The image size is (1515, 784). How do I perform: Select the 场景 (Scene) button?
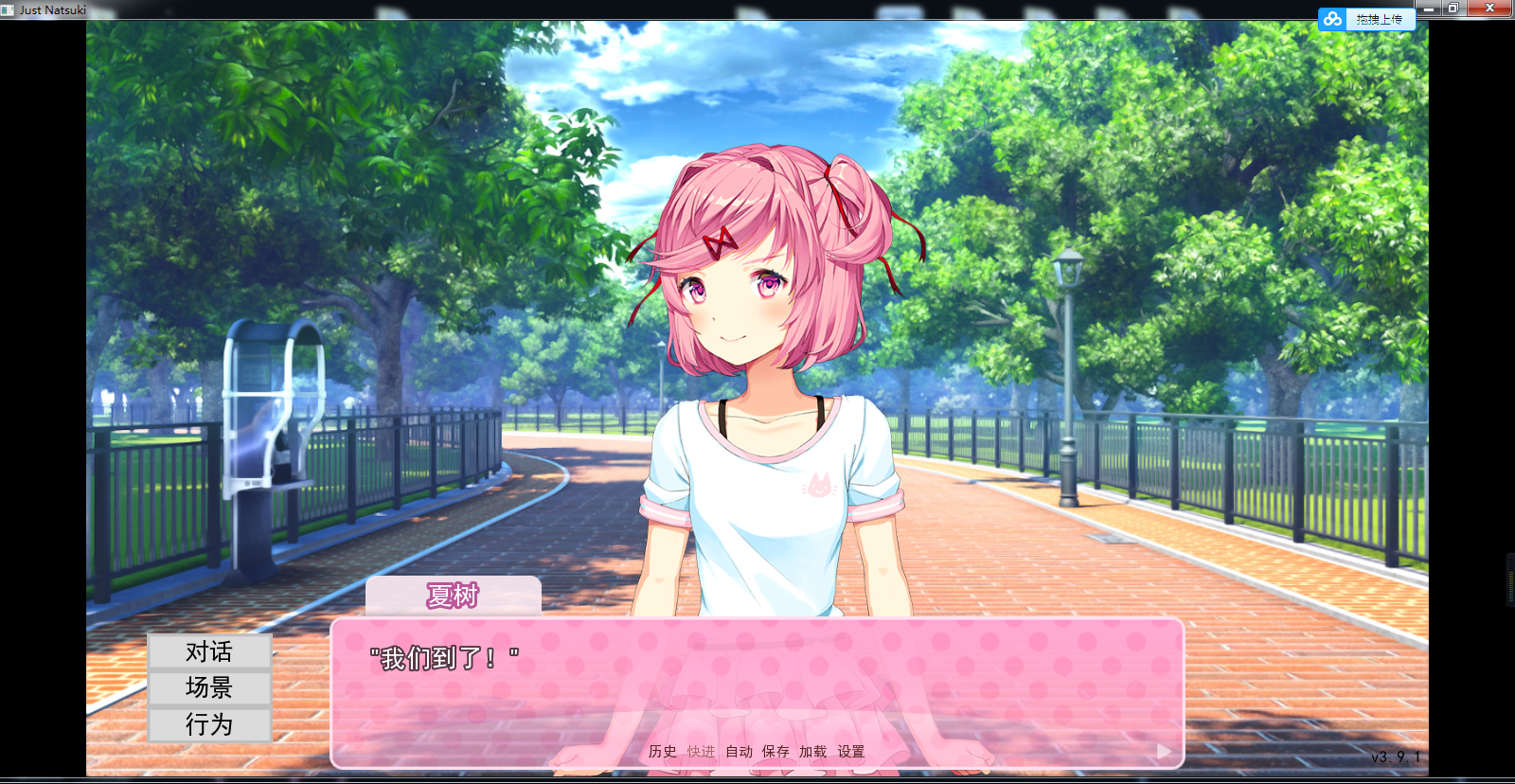click(x=209, y=687)
